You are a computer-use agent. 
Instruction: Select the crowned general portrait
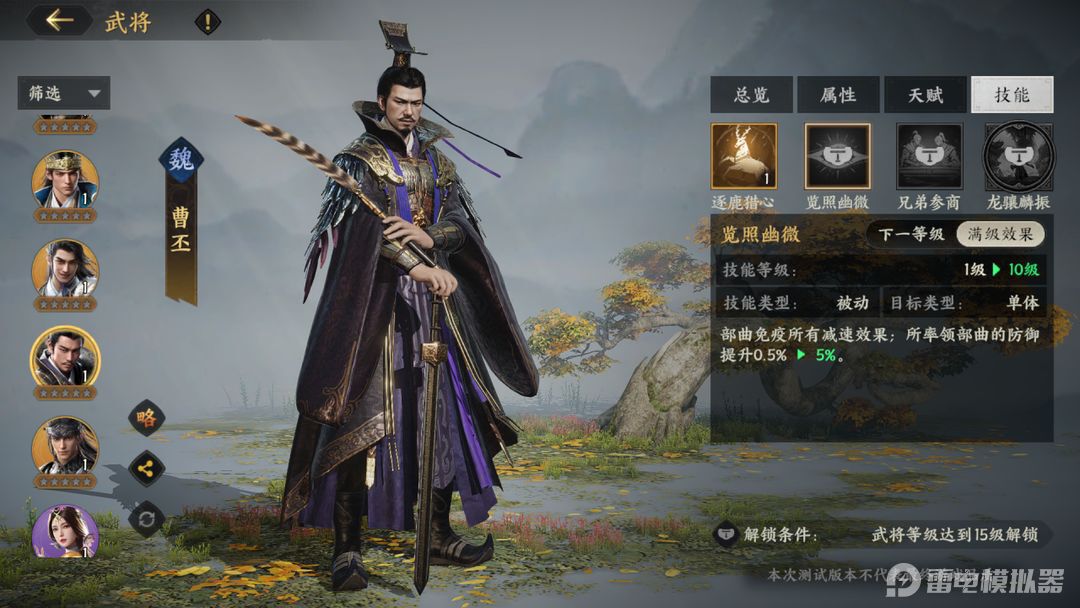coord(65,180)
